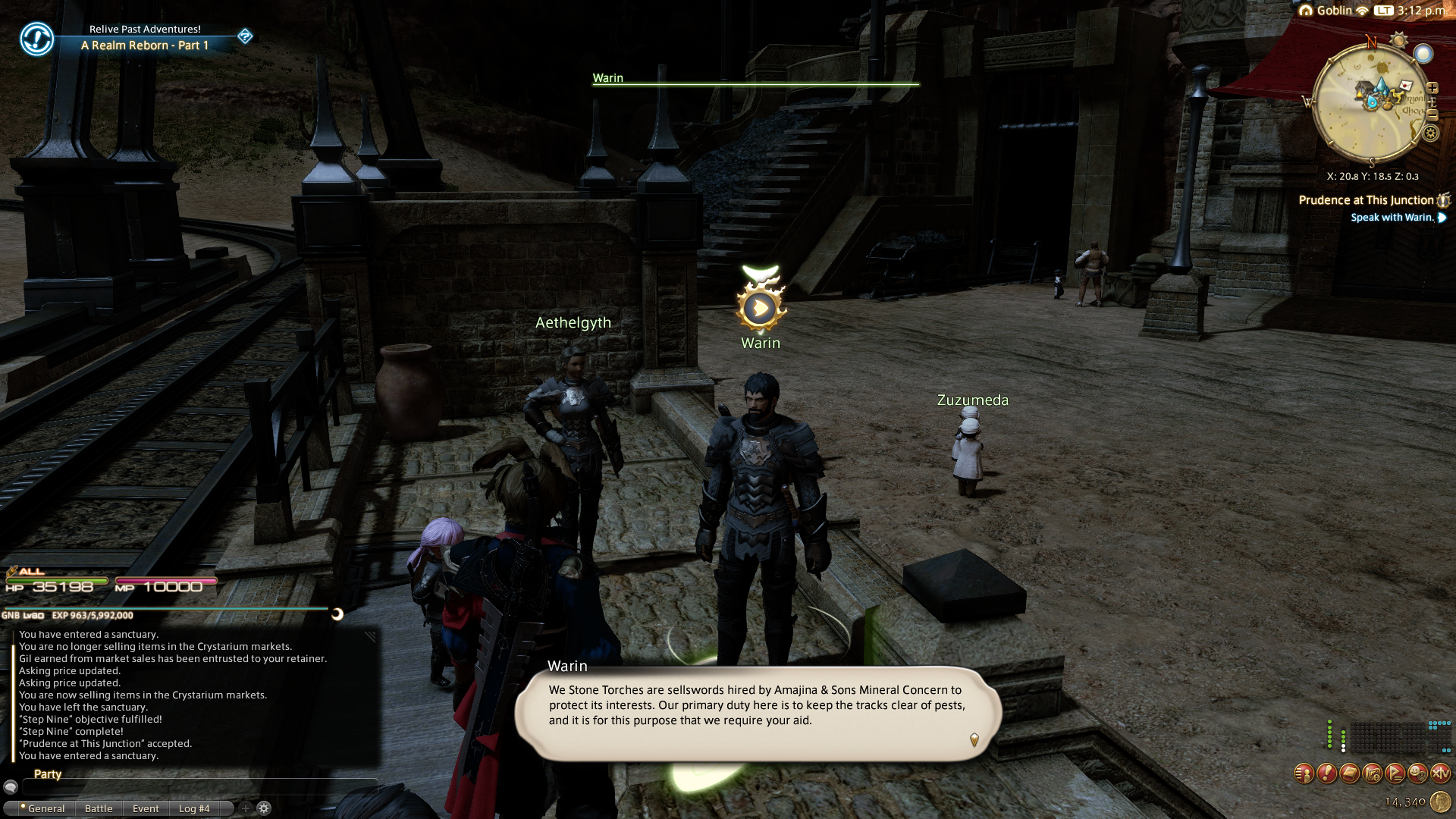Open chat log settings gear

coord(264,808)
